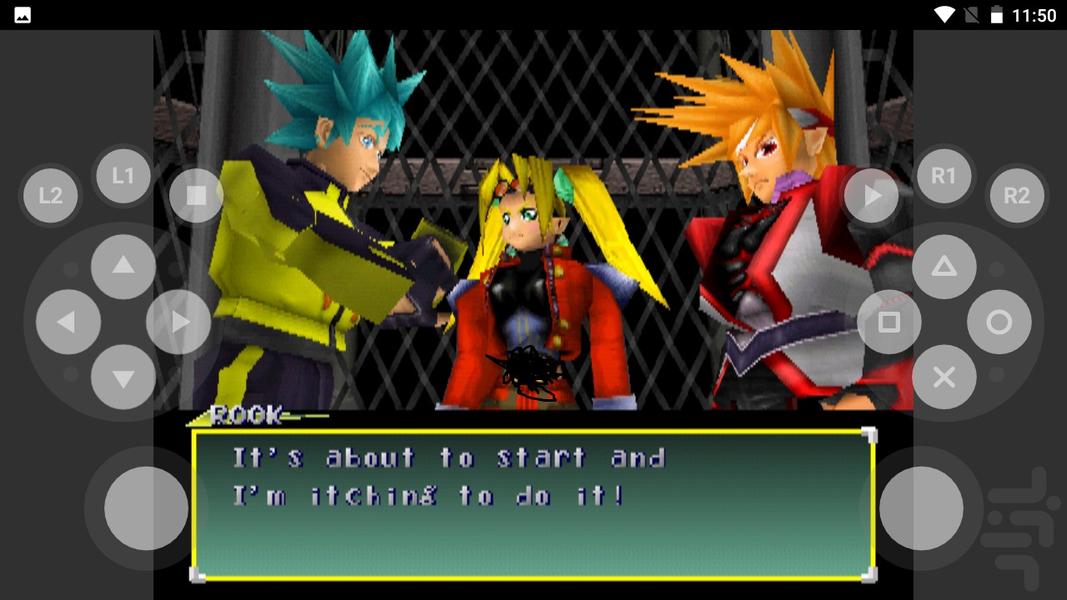The height and width of the screenshot is (600, 1067).
Task: Tap the R1 shoulder button
Action: [x=943, y=176]
